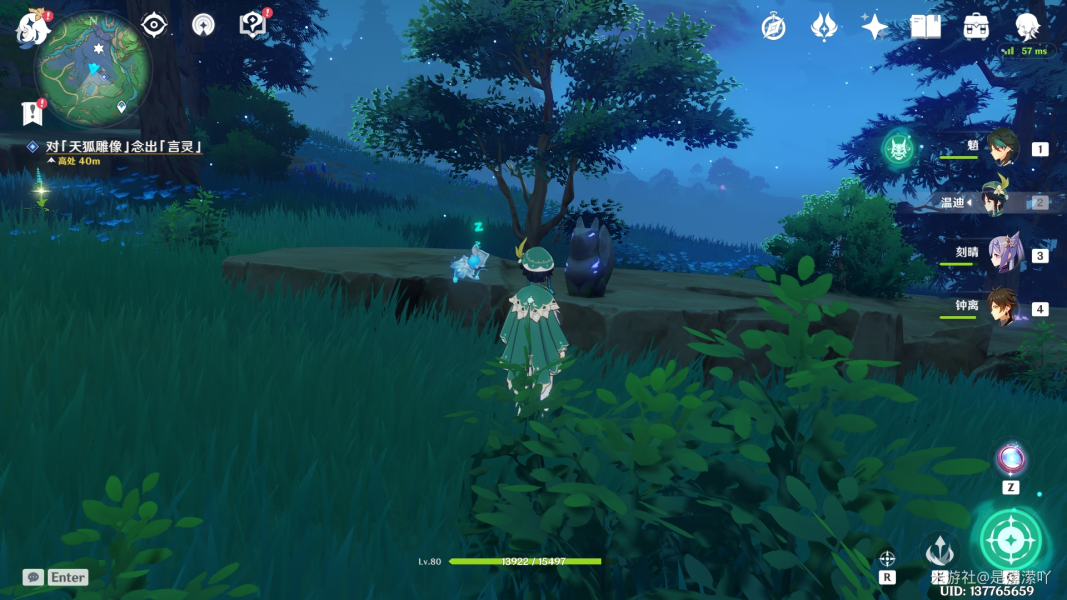This screenshot has width=1067, height=600.
Task: Open the events compass icon beside minimap
Action: coord(203,25)
